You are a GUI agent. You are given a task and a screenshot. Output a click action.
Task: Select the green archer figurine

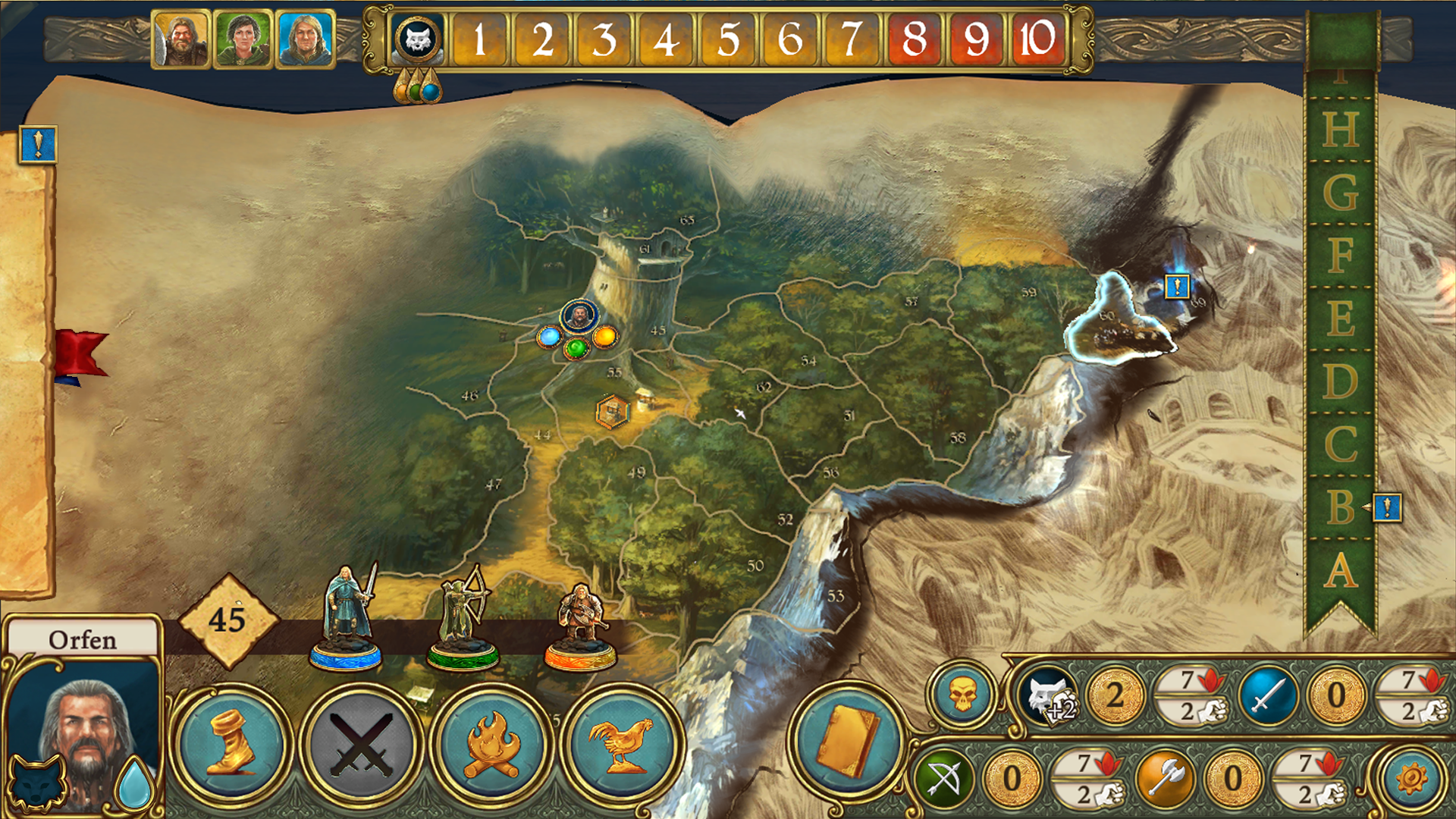463,618
